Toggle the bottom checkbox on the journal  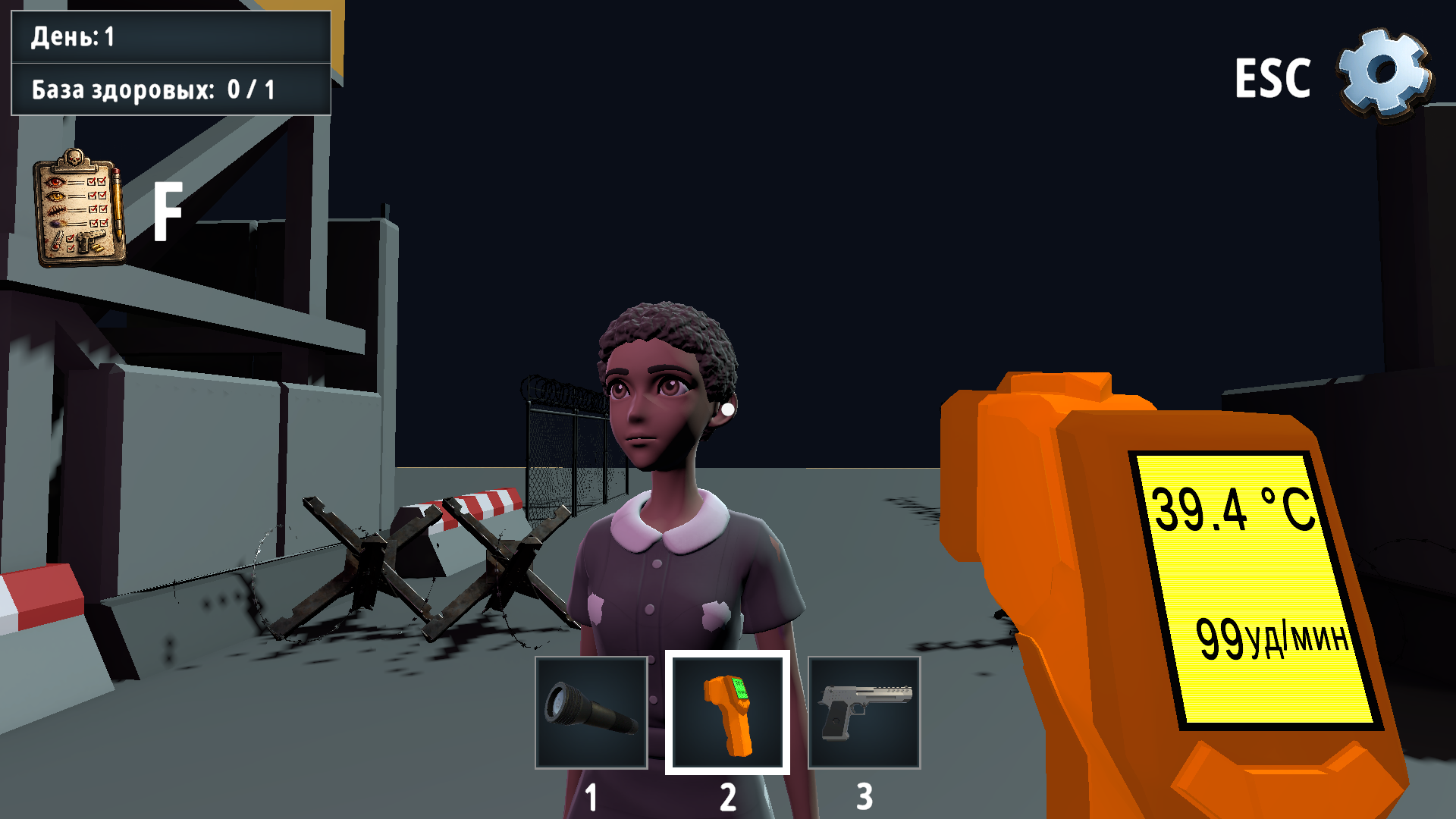71,249
